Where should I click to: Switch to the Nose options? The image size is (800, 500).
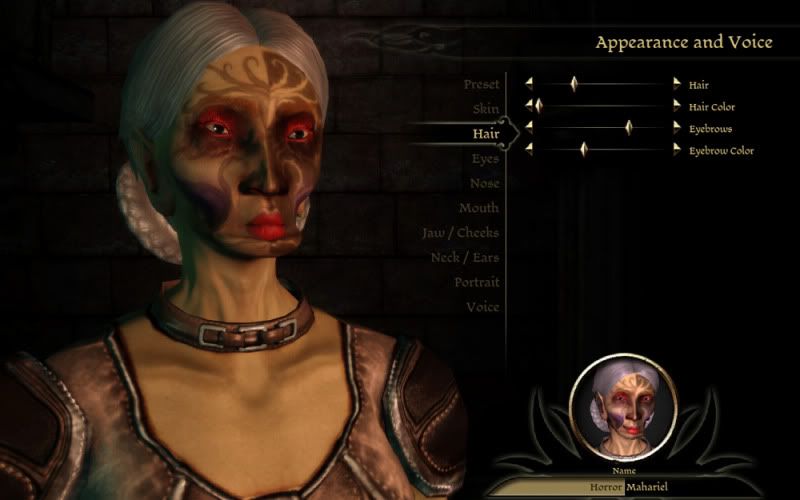[x=484, y=183]
